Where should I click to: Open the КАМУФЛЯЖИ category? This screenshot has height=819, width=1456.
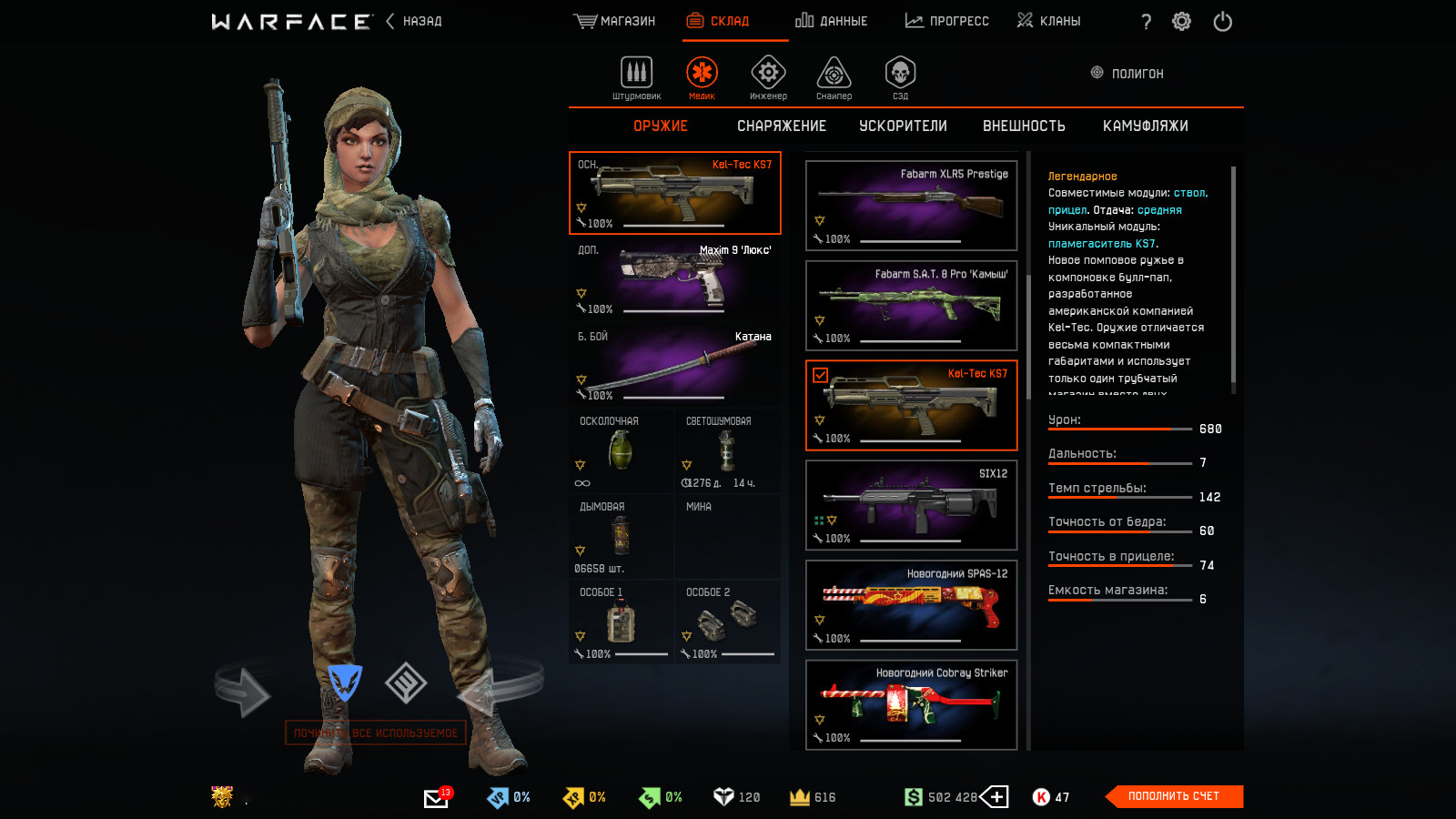(x=1145, y=126)
